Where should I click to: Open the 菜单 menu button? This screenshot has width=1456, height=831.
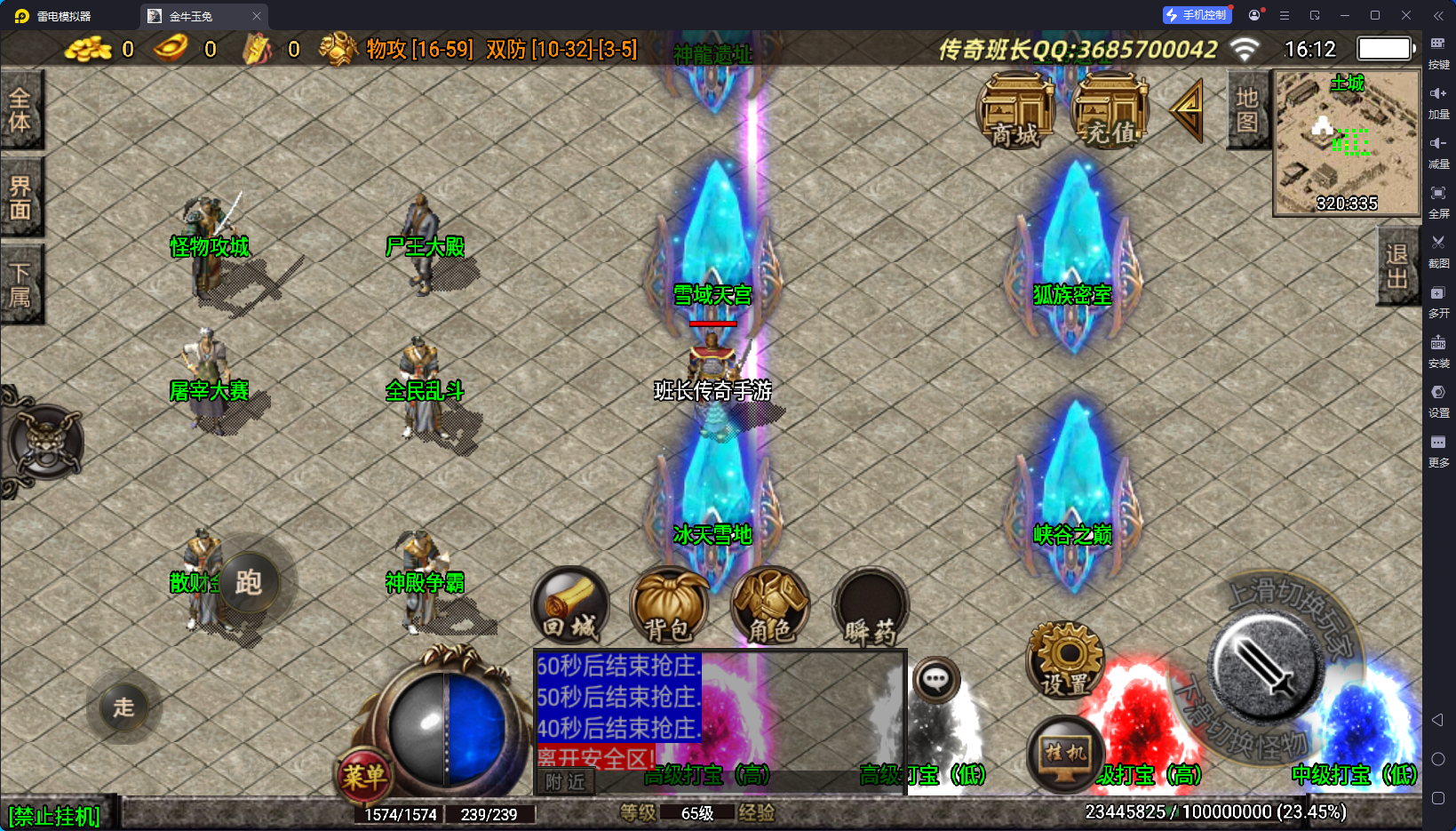364,777
